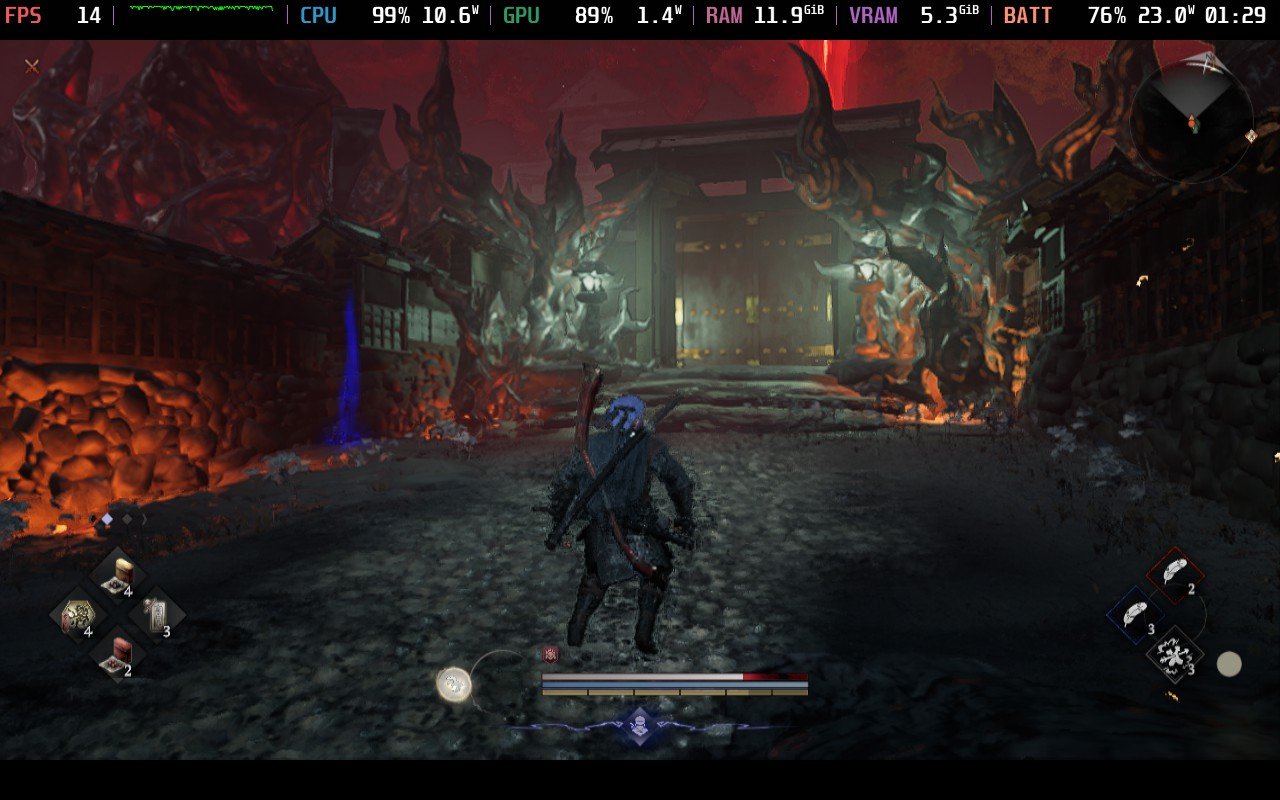Click the FPS counter in the performance overlay
Screen dimensions: 1280x800
(54, 16)
